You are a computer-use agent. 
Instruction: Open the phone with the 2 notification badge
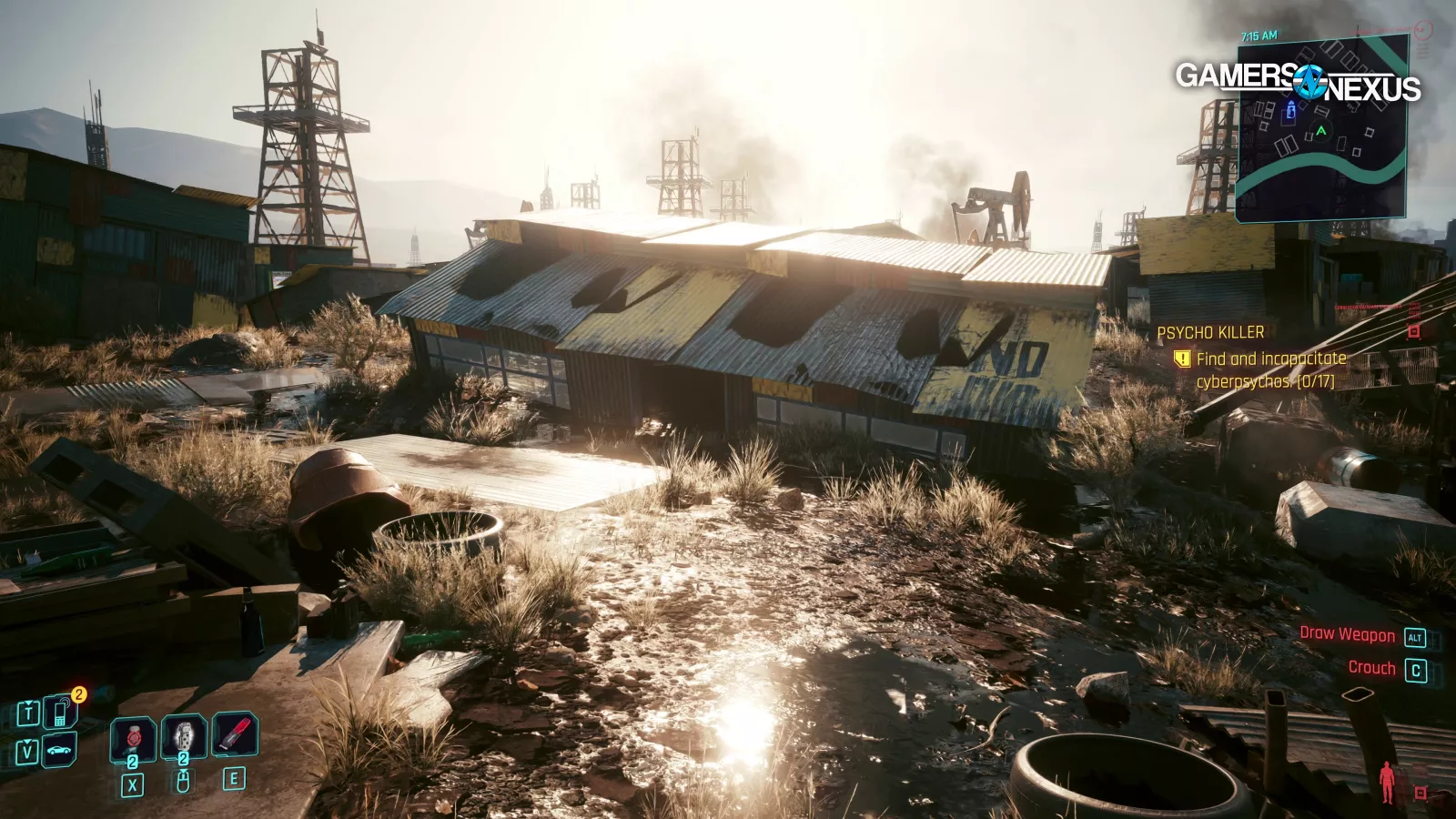pyautogui.click(x=60, y=713)
